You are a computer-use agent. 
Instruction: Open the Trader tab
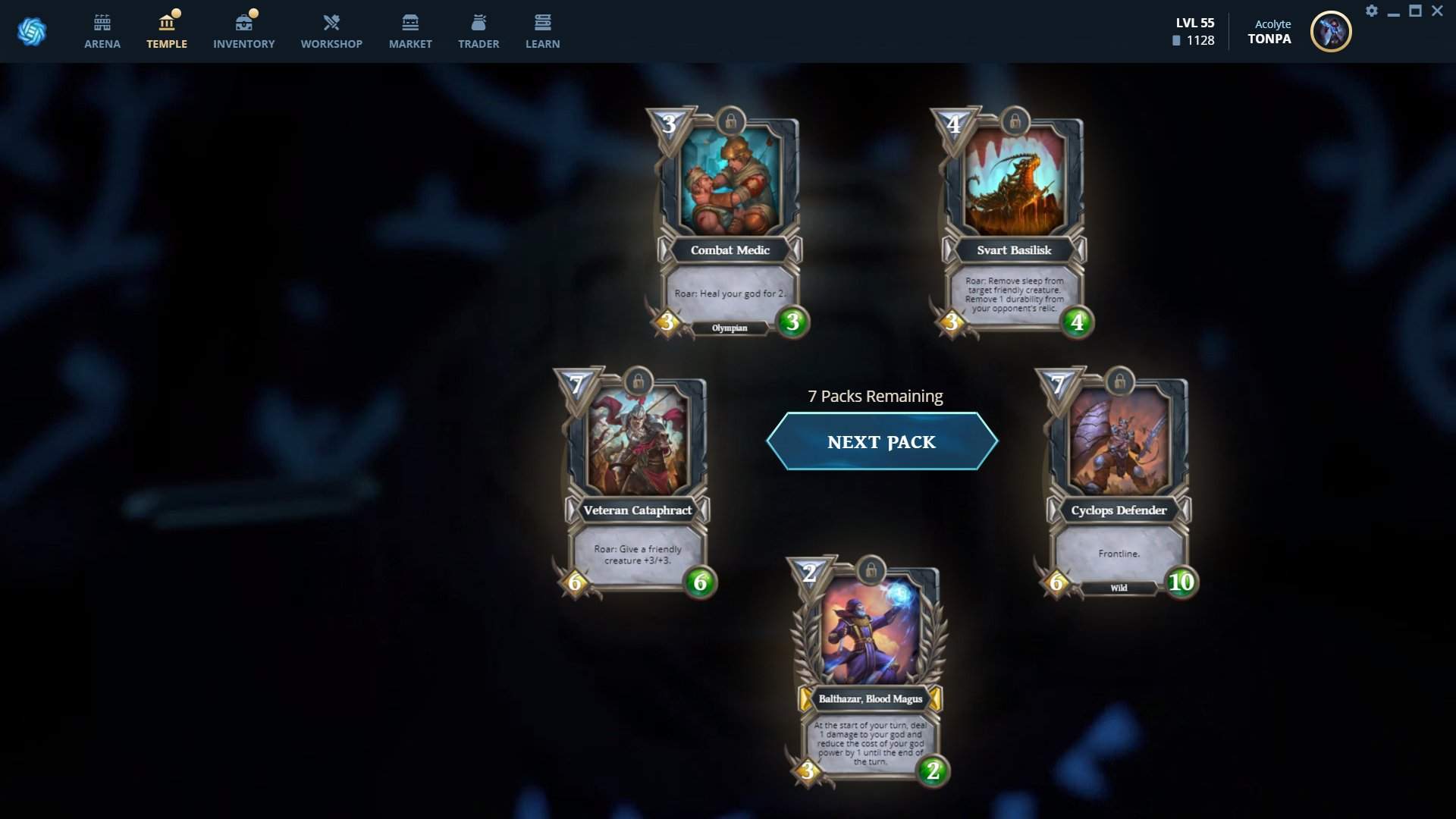[479, 32]
